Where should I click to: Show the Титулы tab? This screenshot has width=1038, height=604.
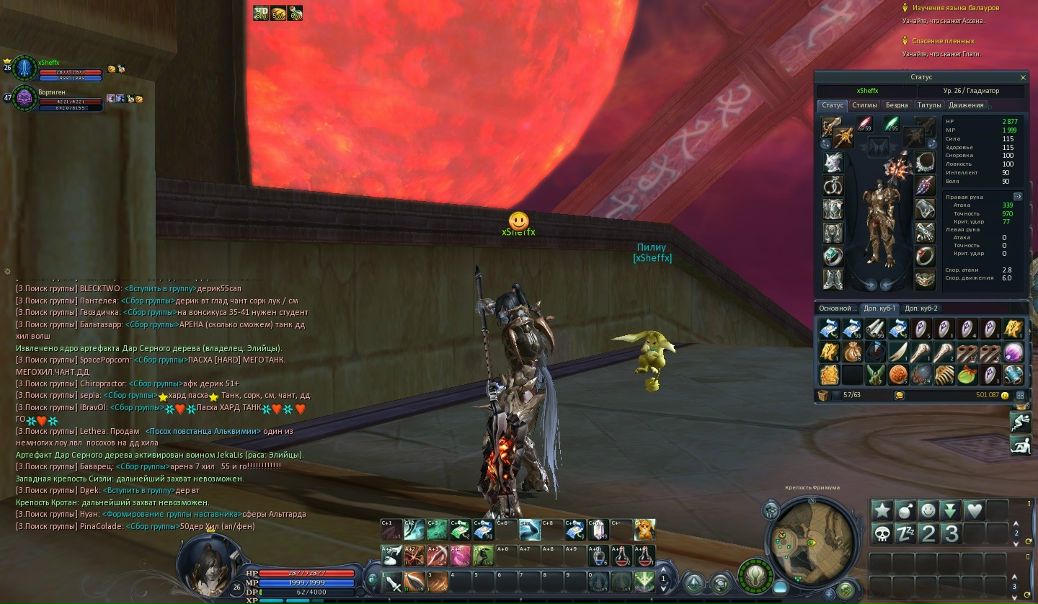point(929,105)
